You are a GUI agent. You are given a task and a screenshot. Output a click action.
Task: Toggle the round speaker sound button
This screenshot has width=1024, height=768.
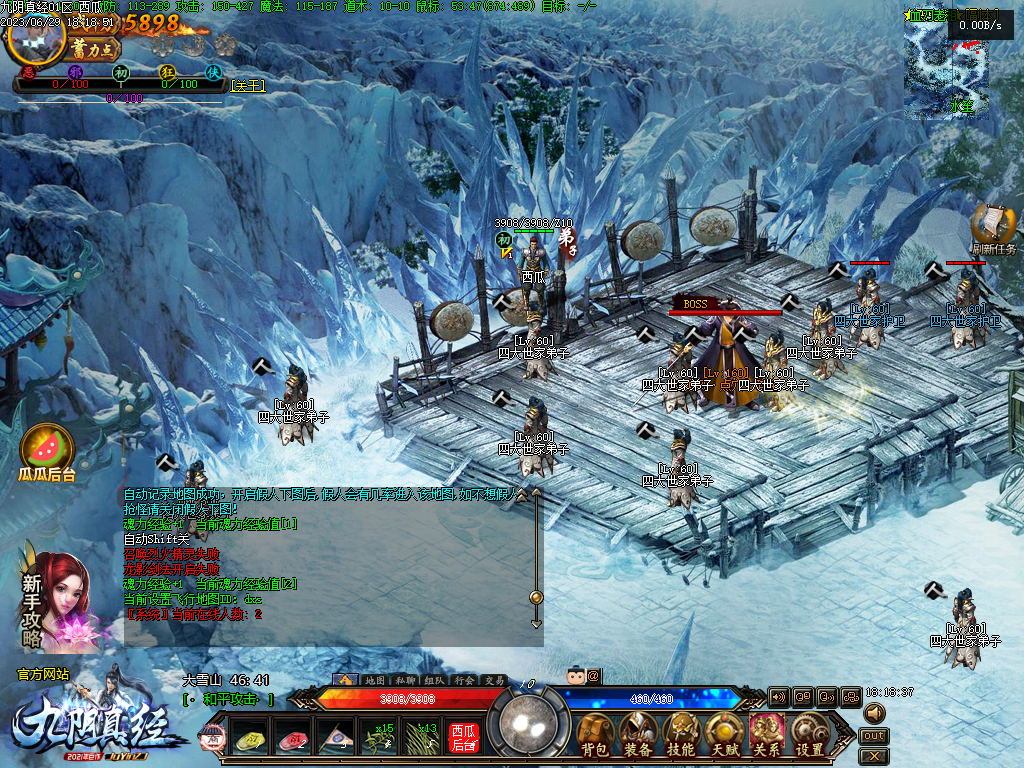click(875, 713)
